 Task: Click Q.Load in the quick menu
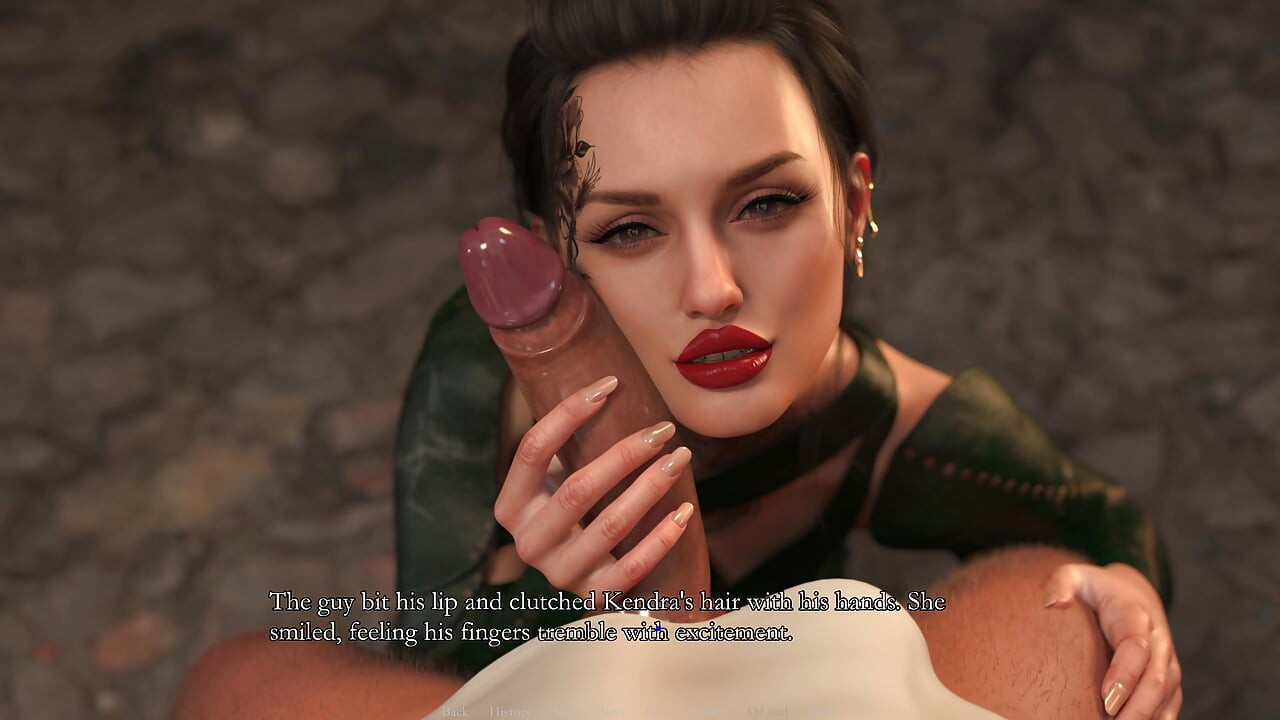point(767,712)
